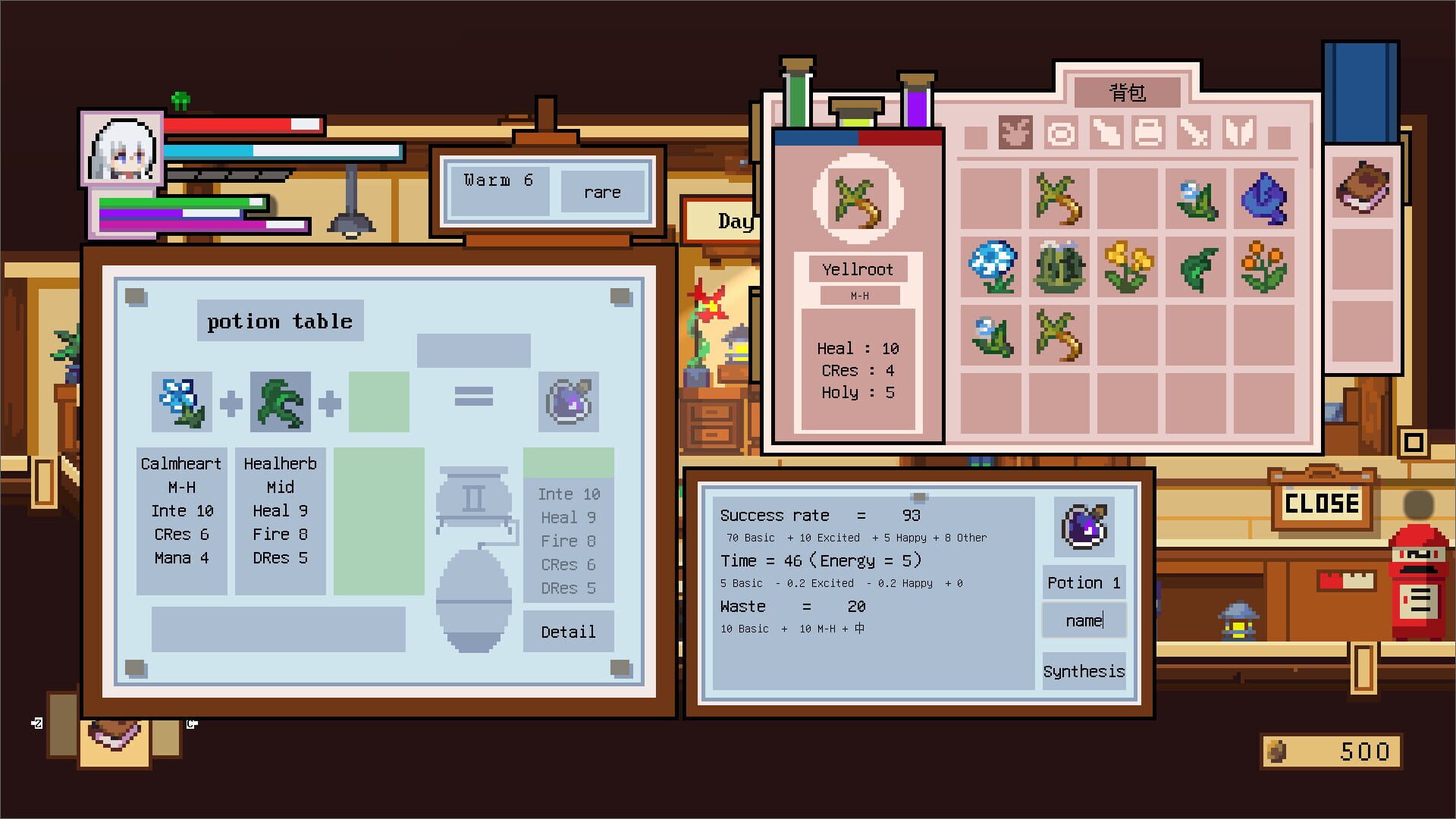
Task: Select Healherb in the second ingredient slot
Action: click(x=280, y=401)
